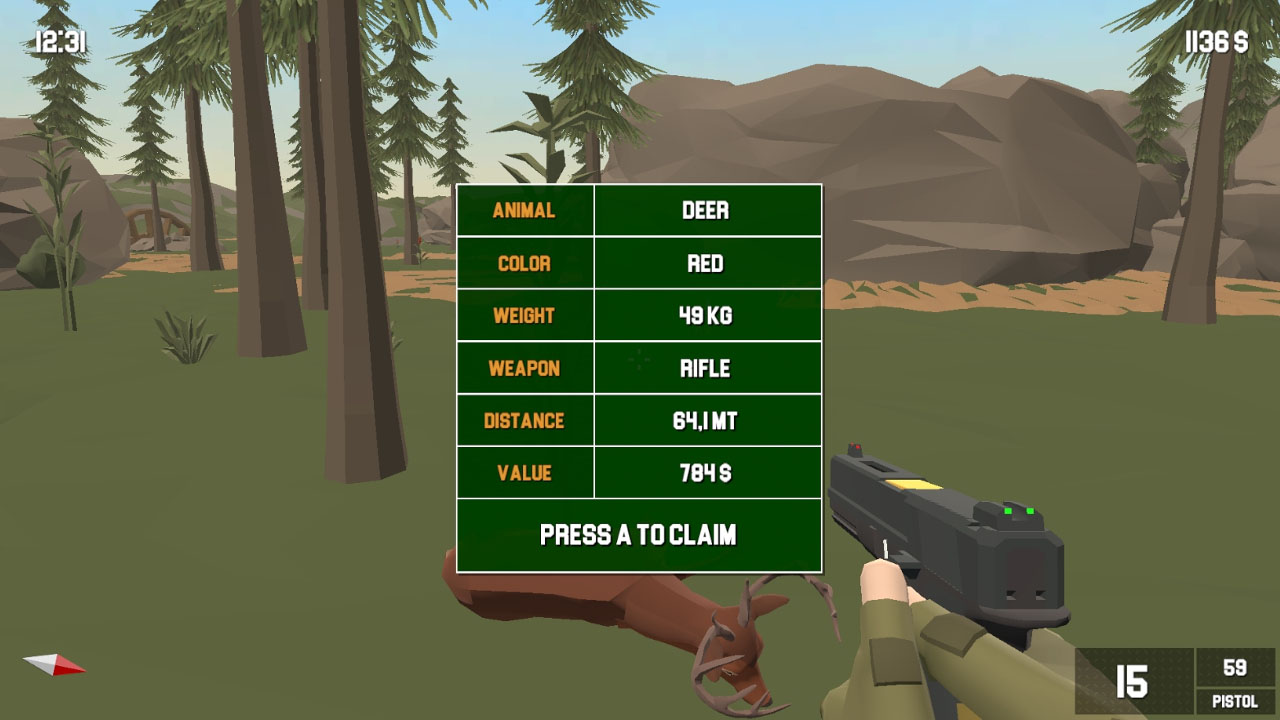This screenshot has width=1280, height=720.
Task: Select the COLOR label in the panel
Action: [524, 263]
